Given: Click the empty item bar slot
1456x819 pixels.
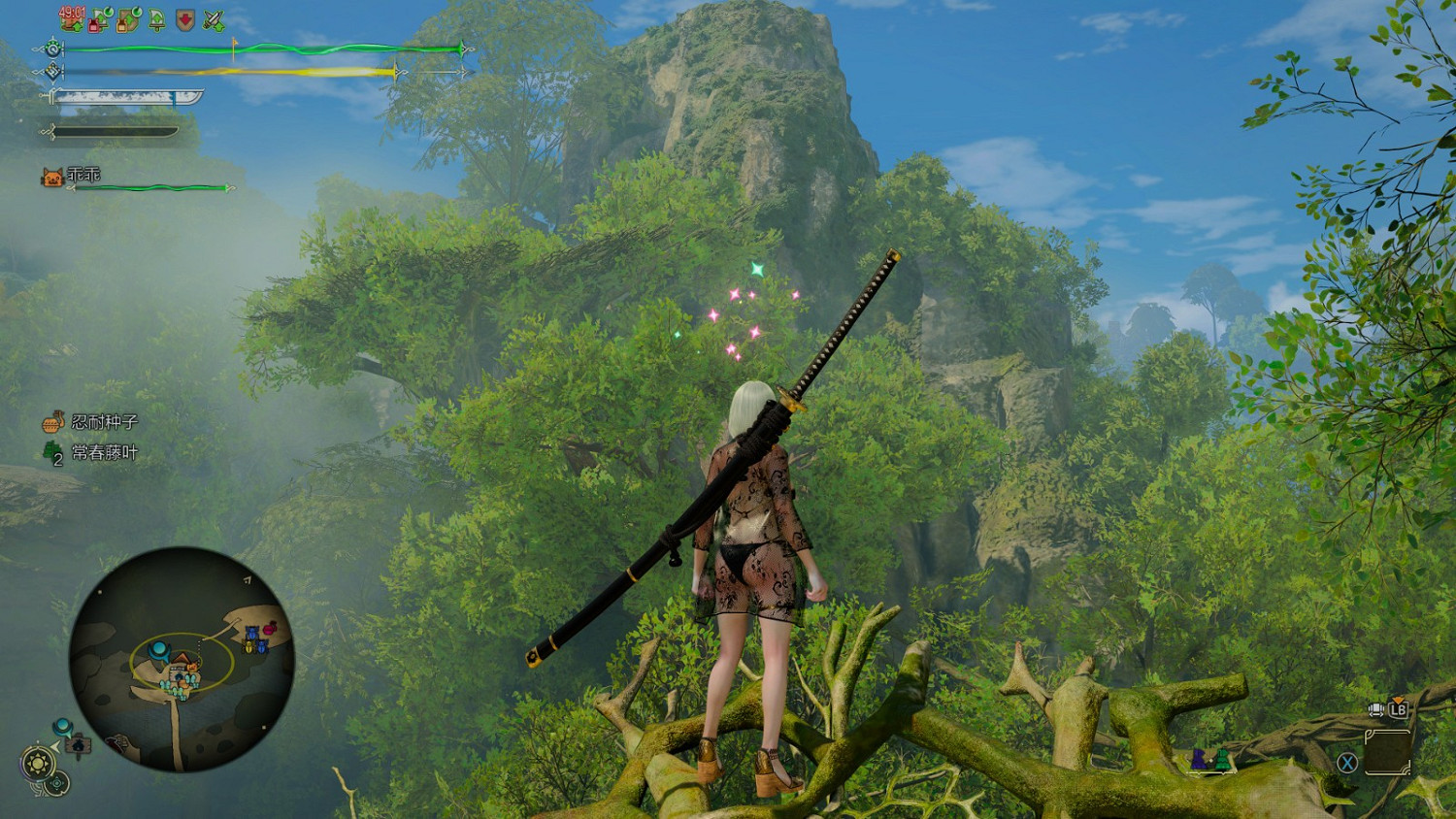Looking at the screenshot, I should pos(1387,752).
